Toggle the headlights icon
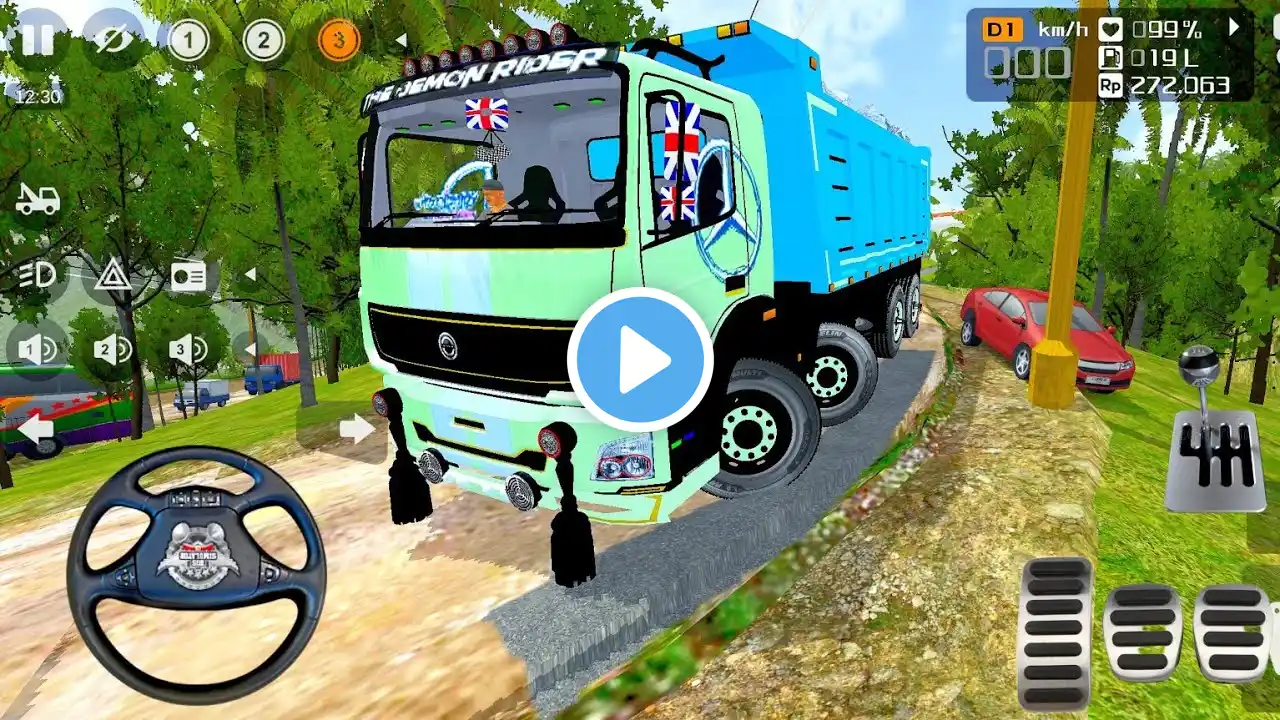The image size is (1280, 720). (36, 275)
